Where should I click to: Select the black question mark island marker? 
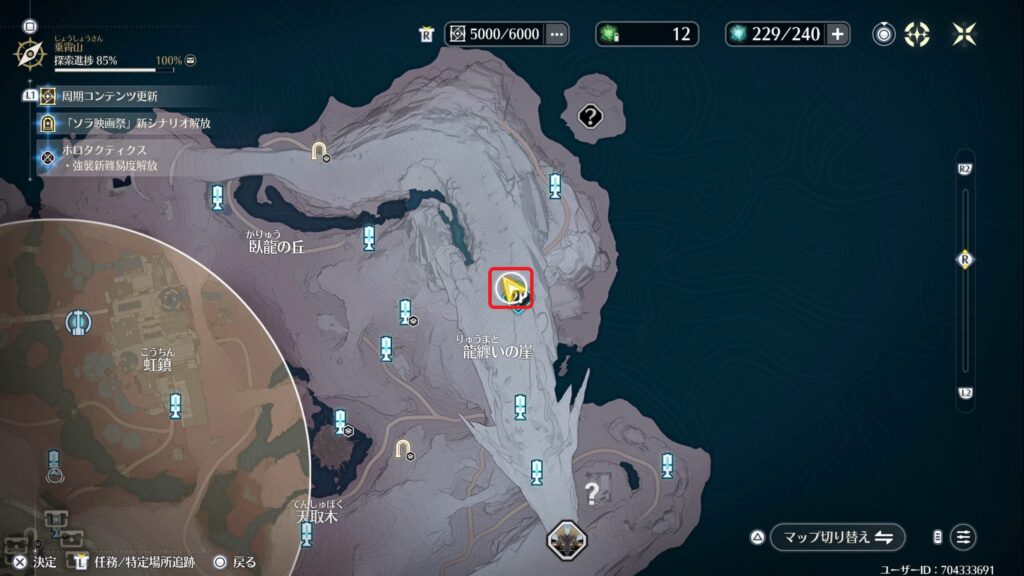[x=590, y=118]
